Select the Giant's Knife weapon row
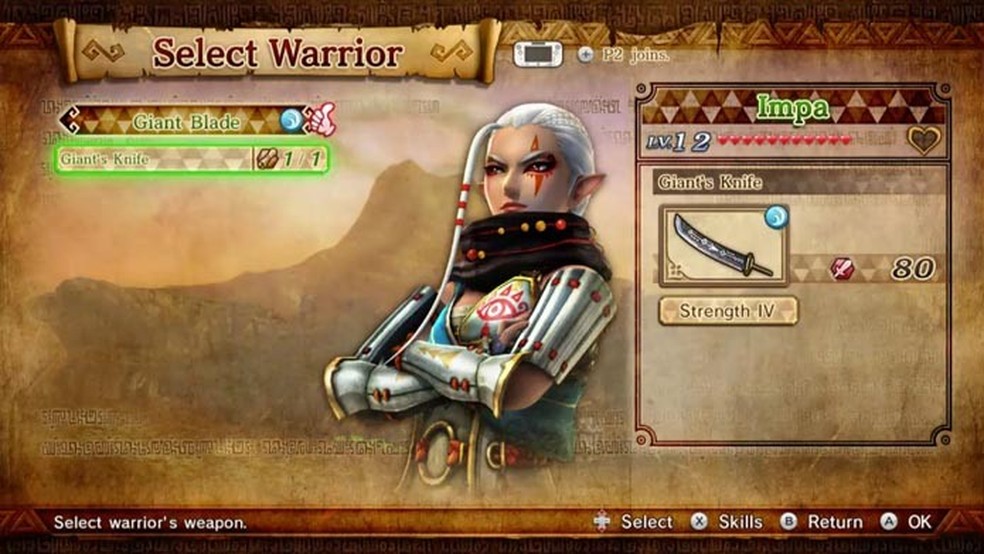The height and width of the screenshot is (554, 984). 191,159
